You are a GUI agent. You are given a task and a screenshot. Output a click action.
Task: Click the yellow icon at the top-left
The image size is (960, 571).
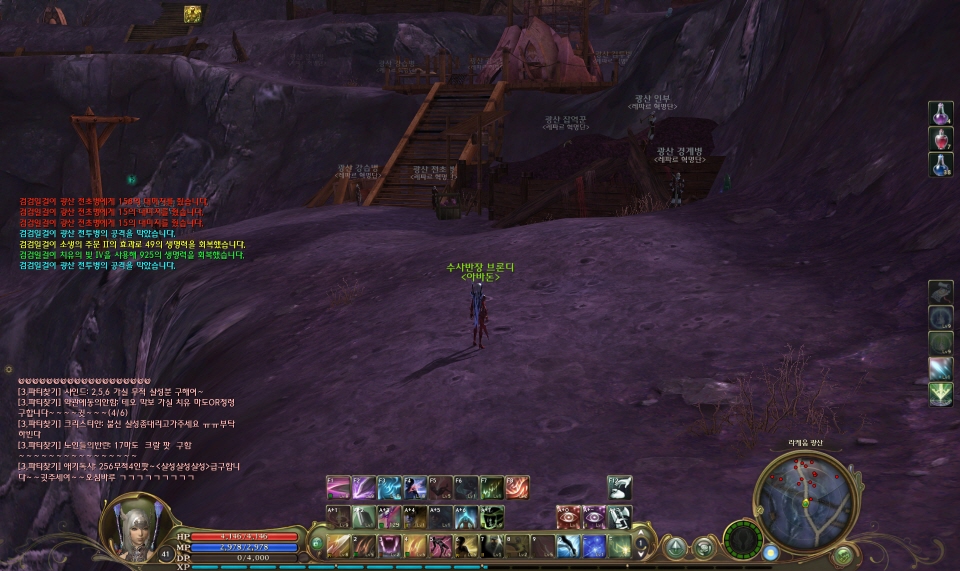pyautogui.click(x=192, y=13)
